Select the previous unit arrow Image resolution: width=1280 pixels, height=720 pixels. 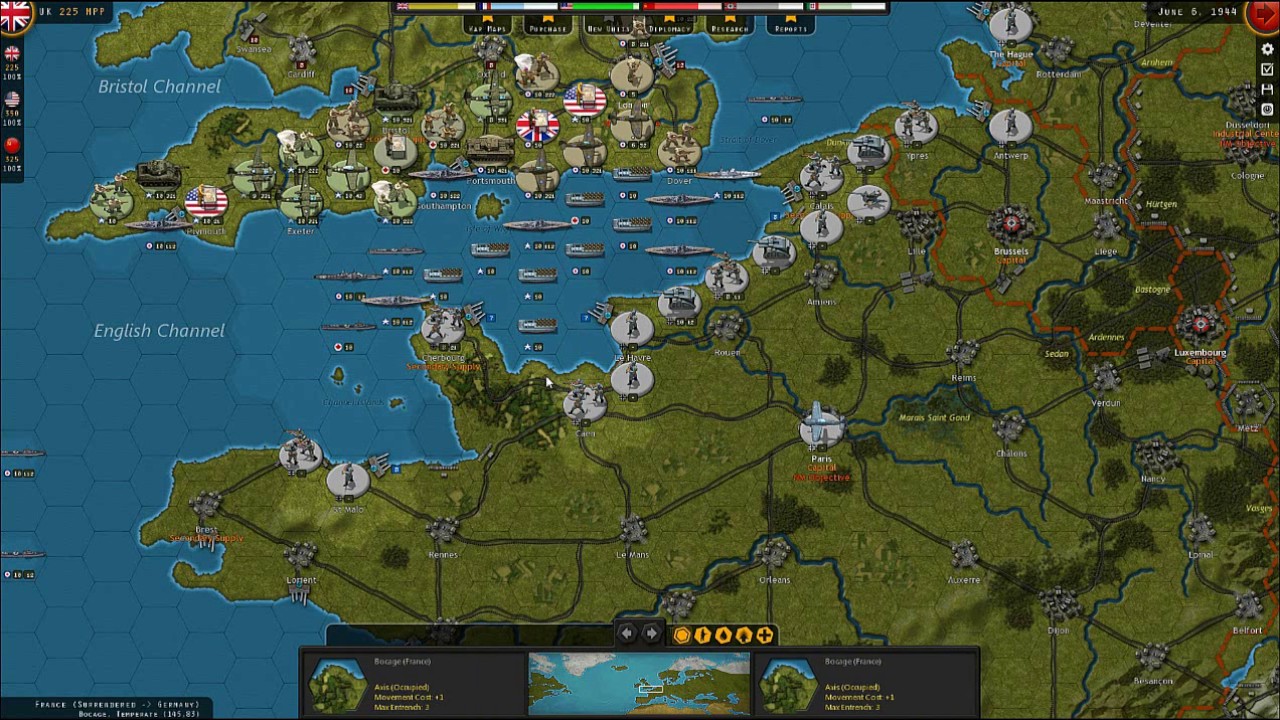coord(627,634)
